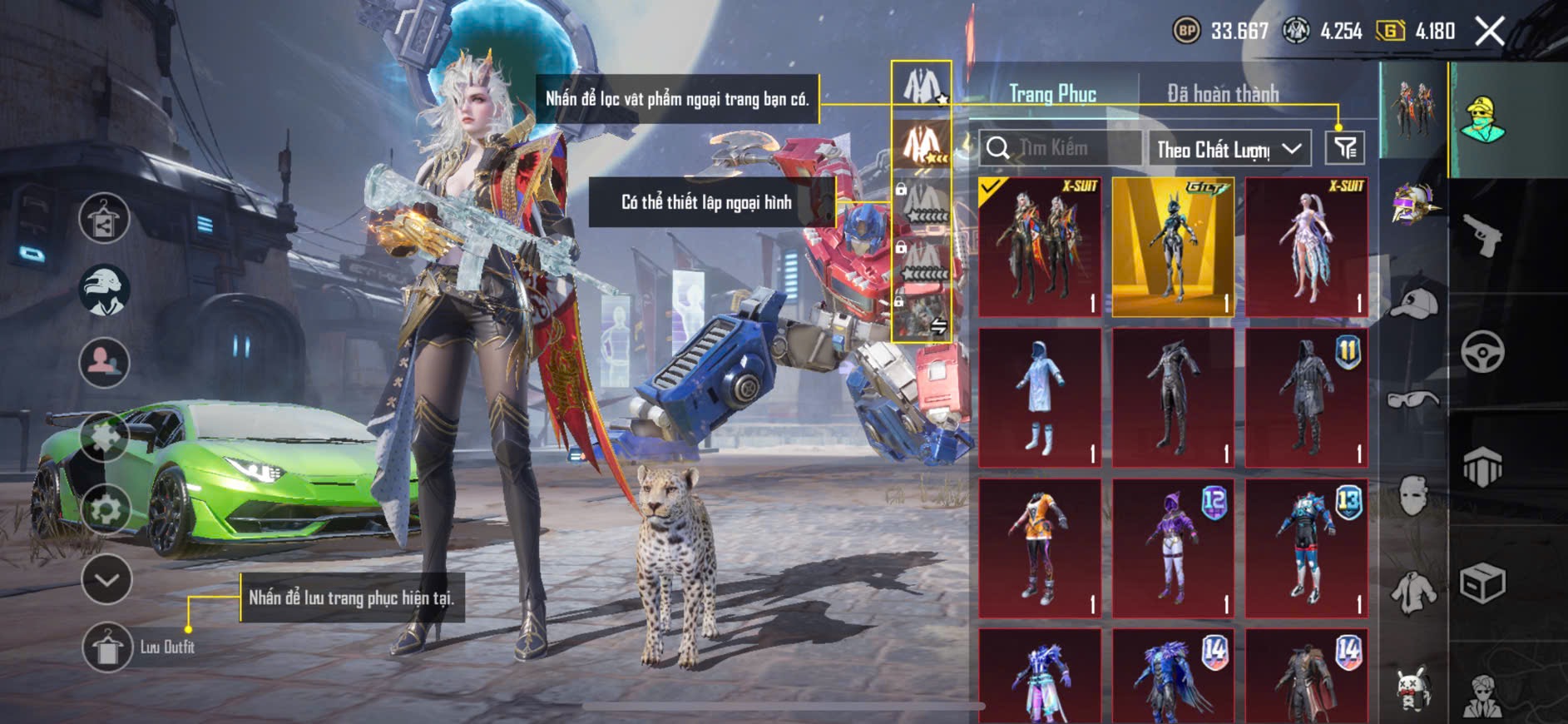This screenshot has width=1568, height=724.
Task: Choose the white-haired X-Suit outfit tile
Action: 1306,247
